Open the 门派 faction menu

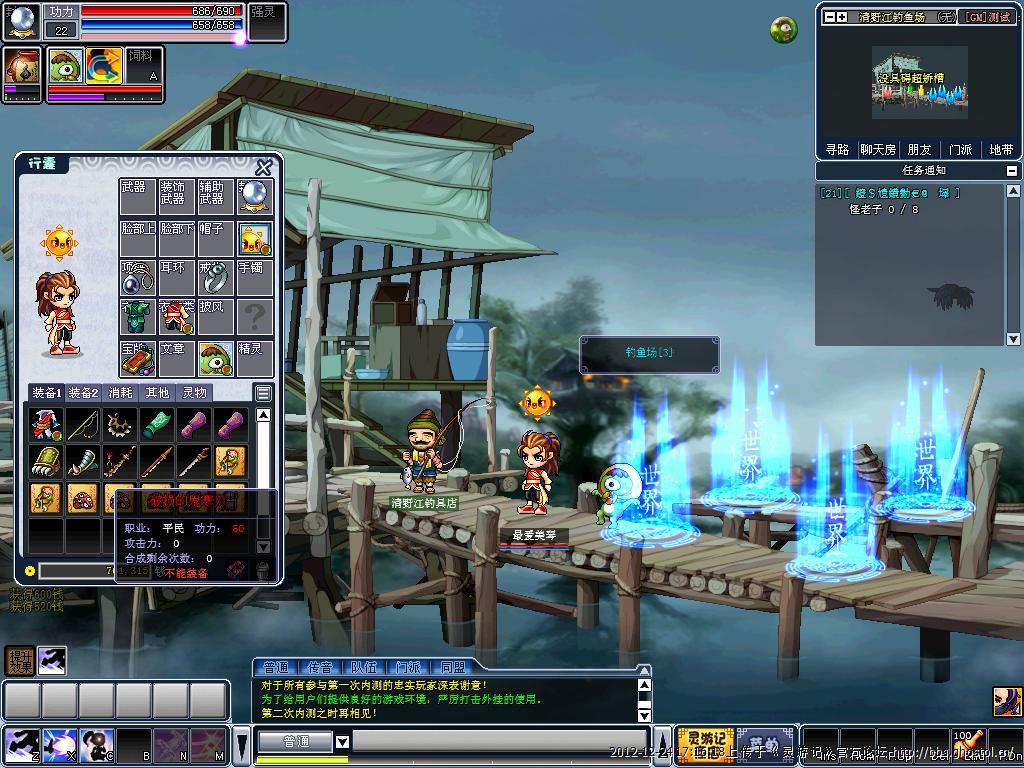pos(960,149)
